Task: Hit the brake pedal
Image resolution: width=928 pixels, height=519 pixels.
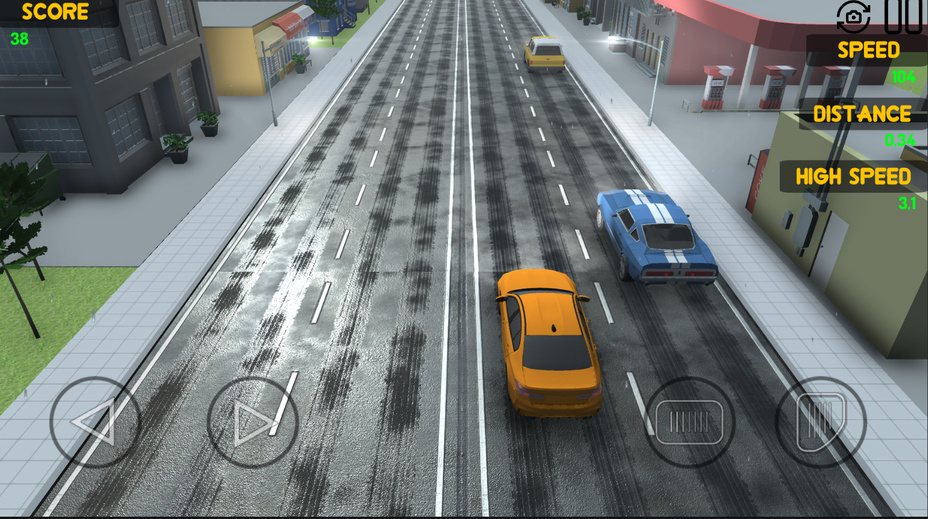Action: [x=690, y=421]
